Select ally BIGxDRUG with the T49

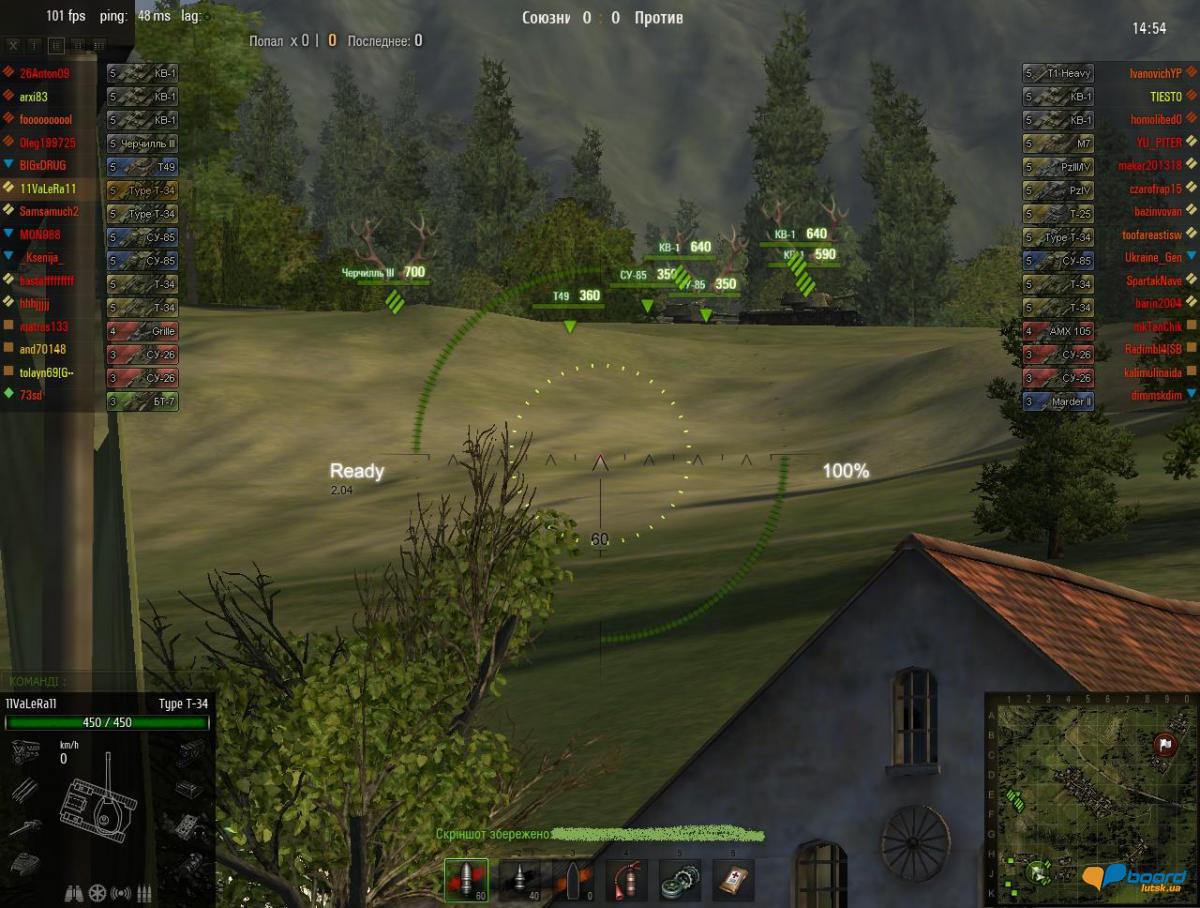pos(90,165)
